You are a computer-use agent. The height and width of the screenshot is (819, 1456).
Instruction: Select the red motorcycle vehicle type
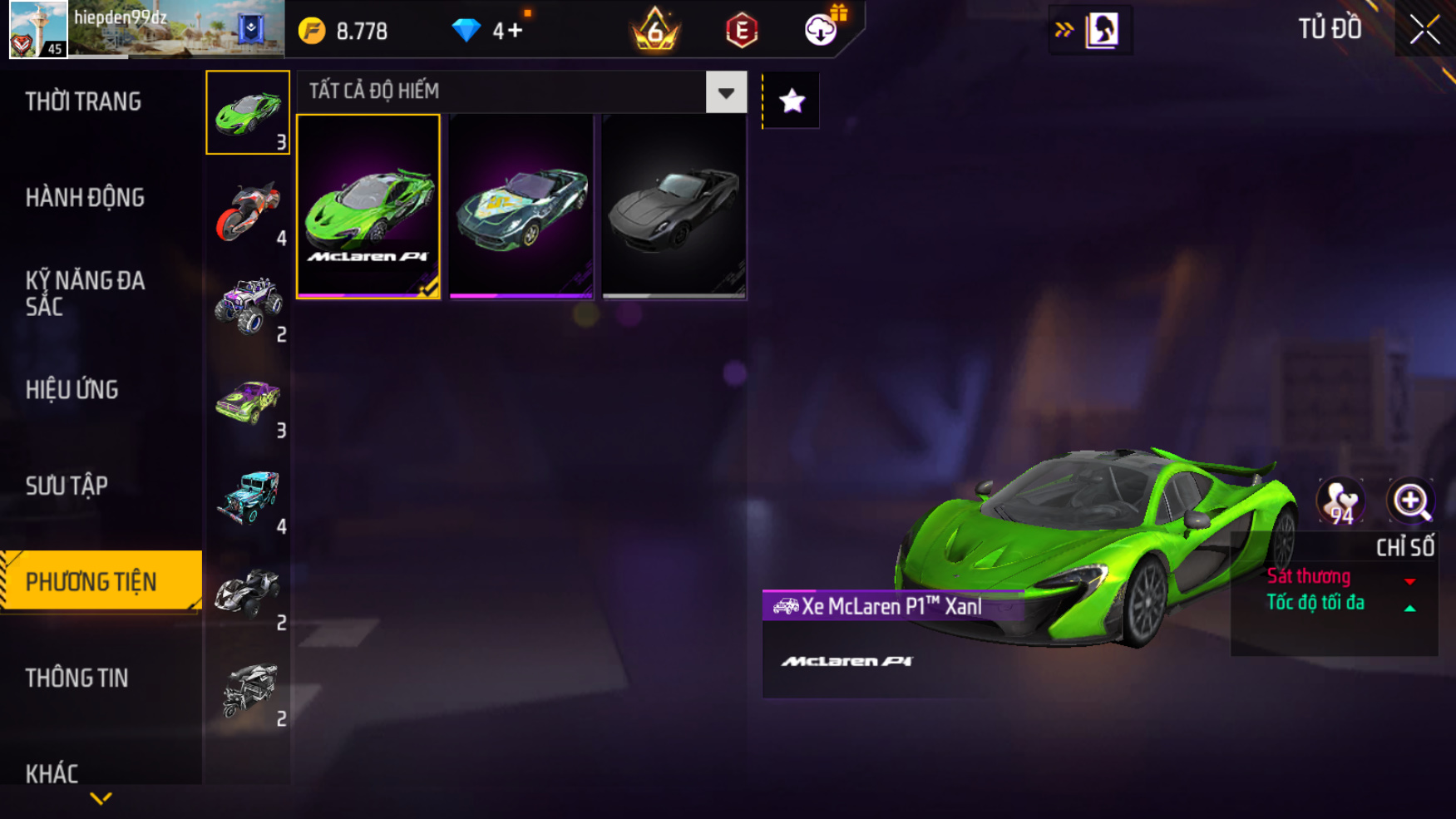point(248,211)
